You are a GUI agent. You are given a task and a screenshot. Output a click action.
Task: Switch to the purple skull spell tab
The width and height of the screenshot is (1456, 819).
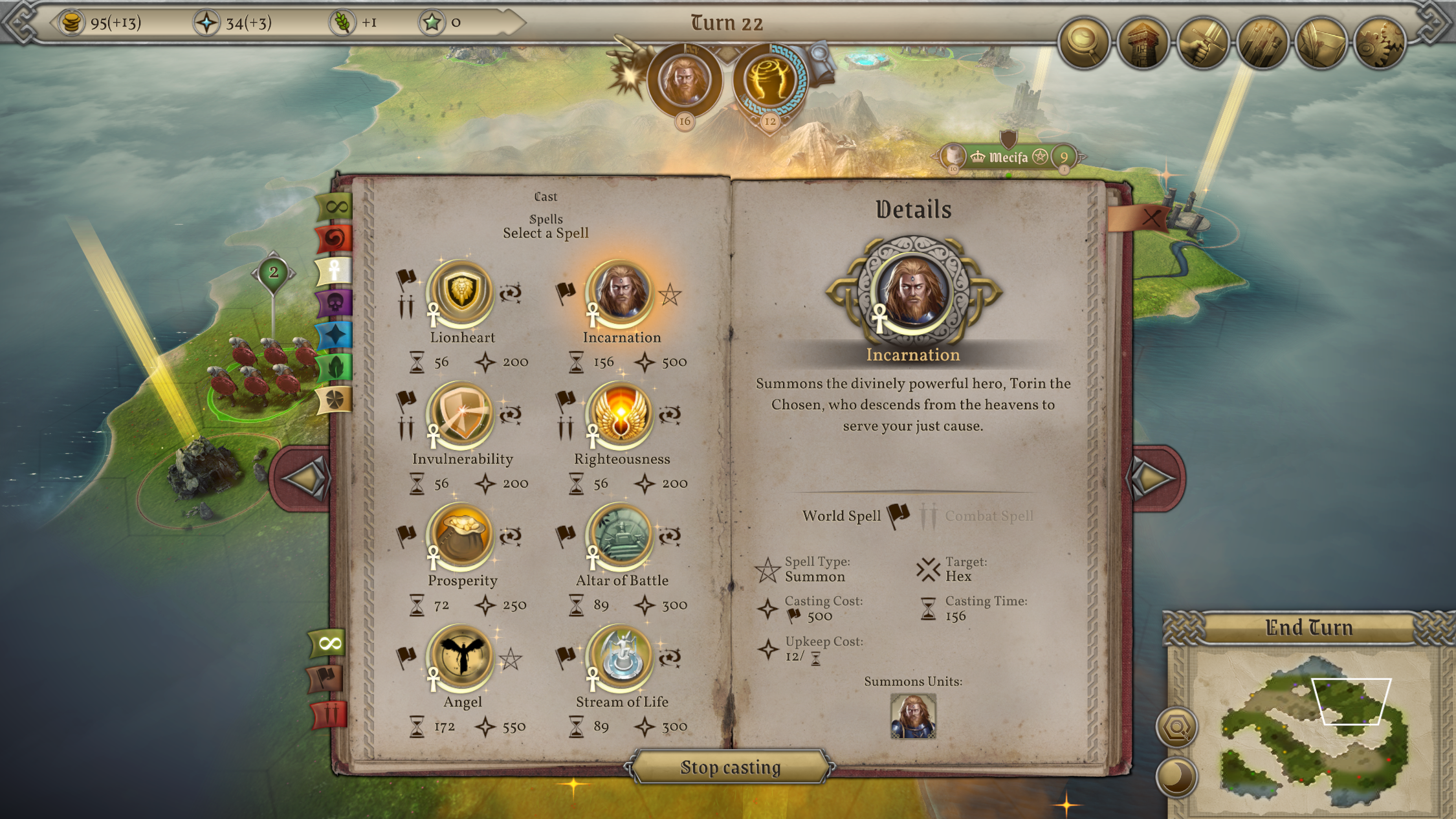[335, 303]
